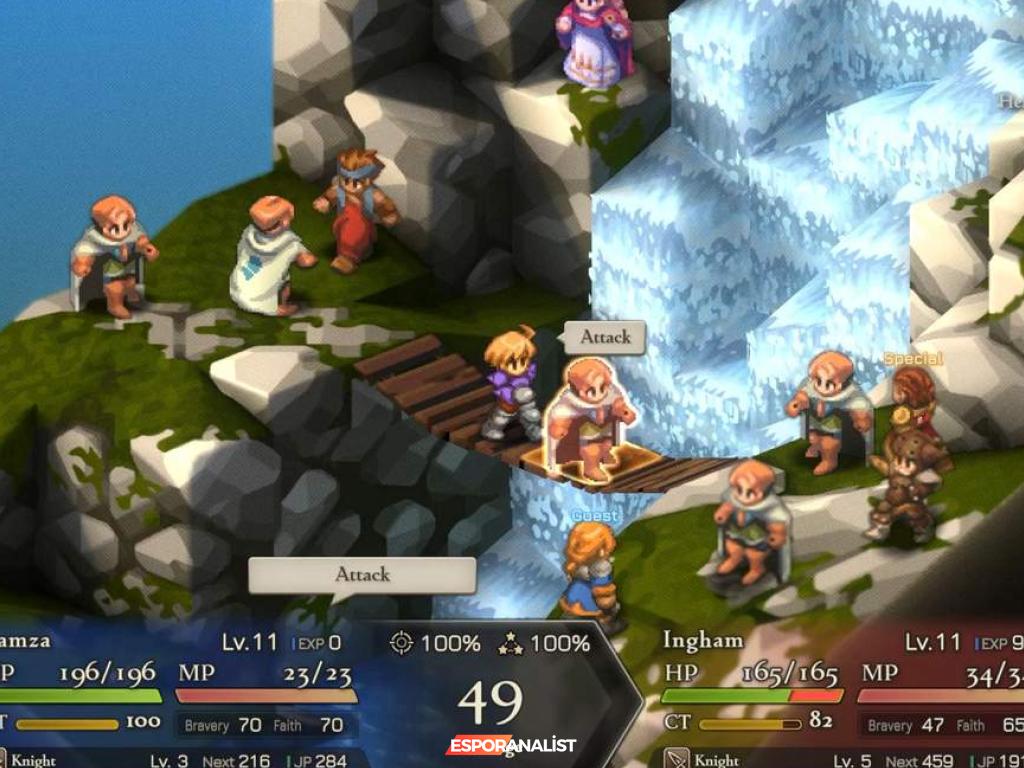Click the Attack banner above Ramza's status panel
Screen dimensions: 1024x768
(x=362, y=575)
